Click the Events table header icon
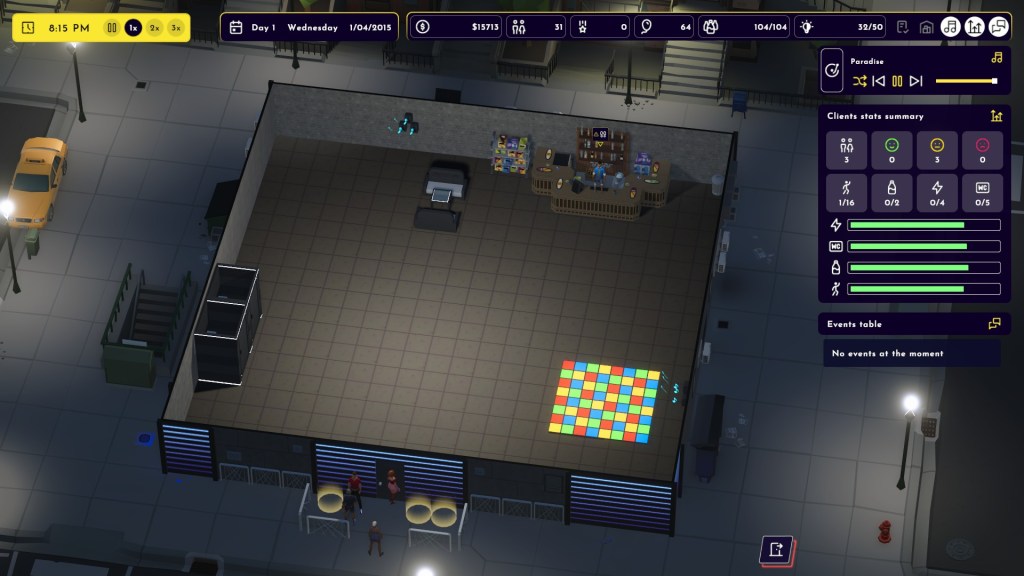 pyautogui.click(x=994, y=324)
